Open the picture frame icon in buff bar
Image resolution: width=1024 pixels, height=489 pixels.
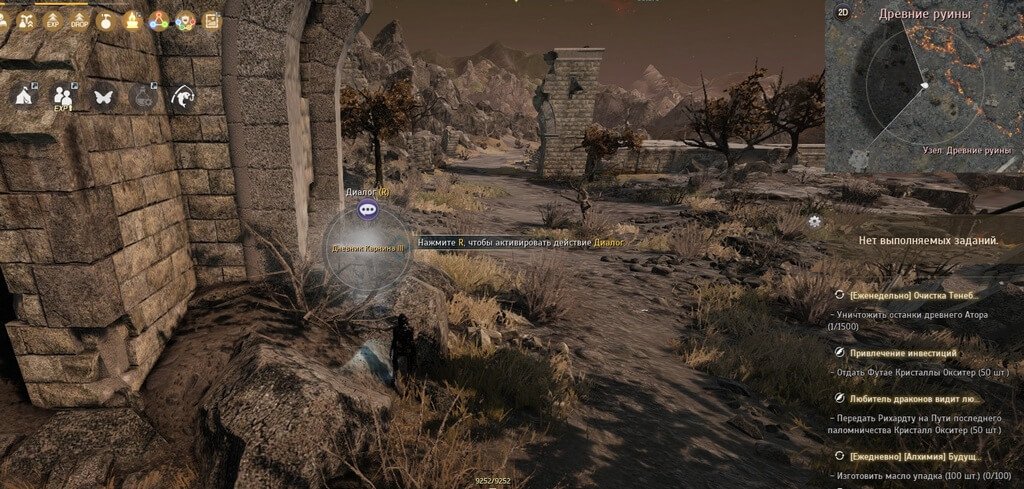tap(211, 20)
